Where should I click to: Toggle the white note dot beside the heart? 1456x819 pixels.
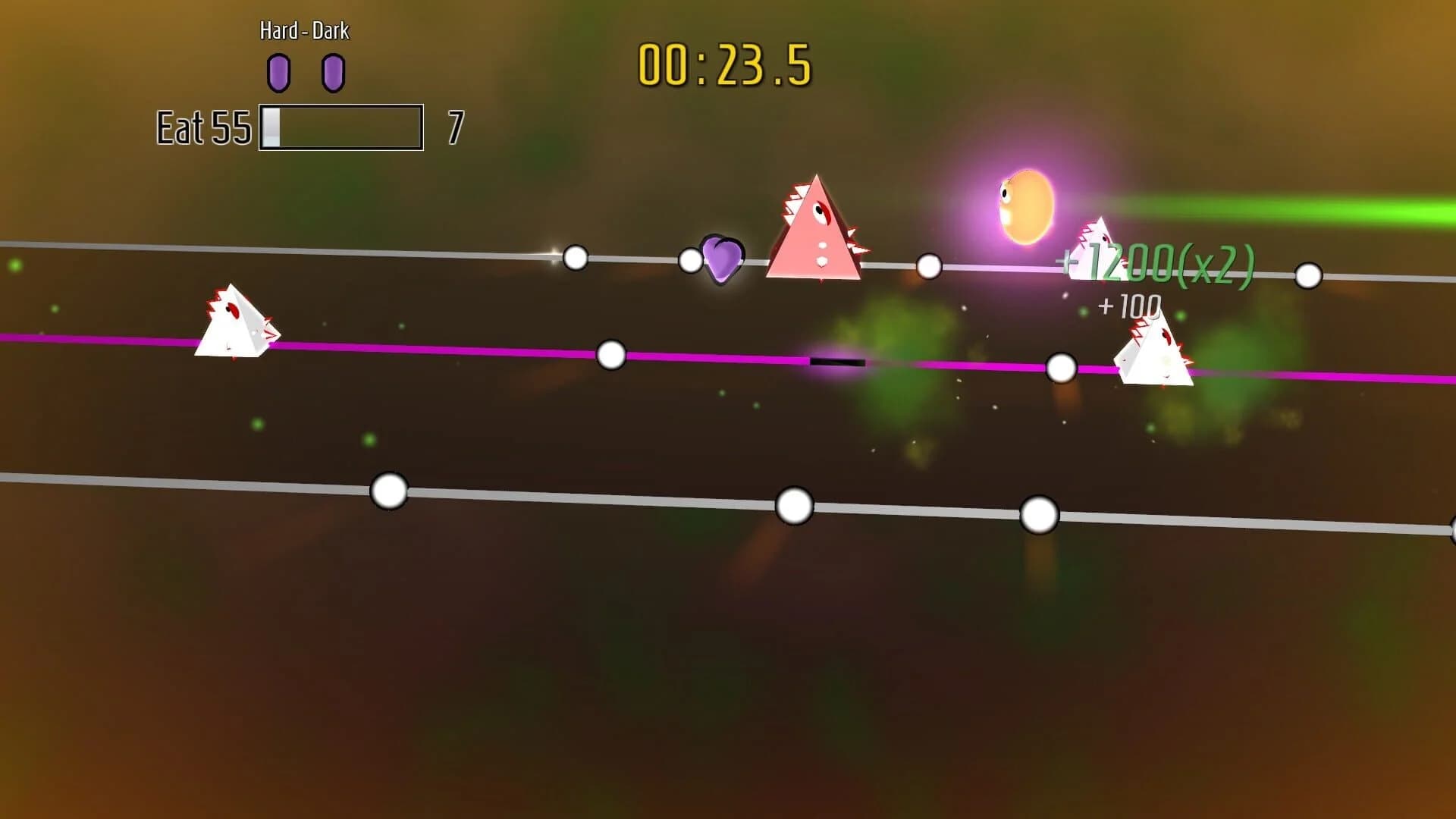coord(690,261)
